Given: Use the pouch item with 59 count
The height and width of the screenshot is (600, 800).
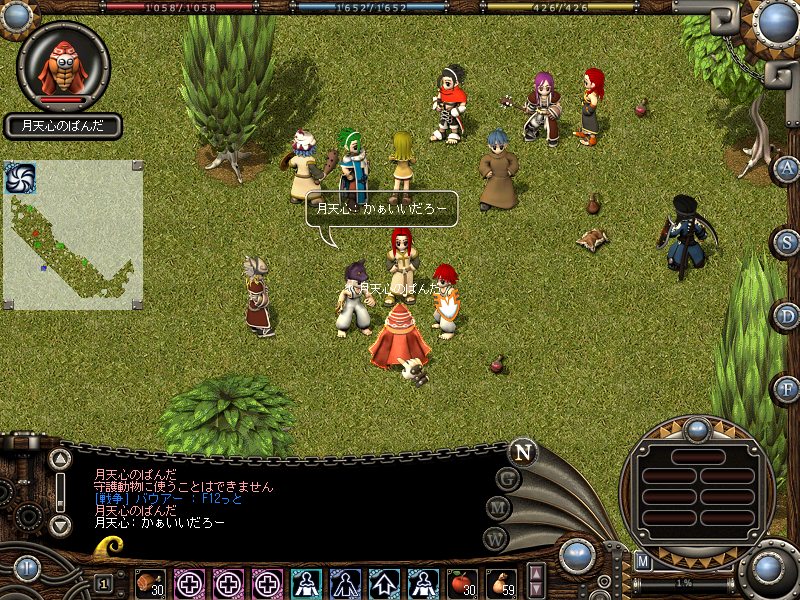Looking at the screenshot, I should coord(499,582).
